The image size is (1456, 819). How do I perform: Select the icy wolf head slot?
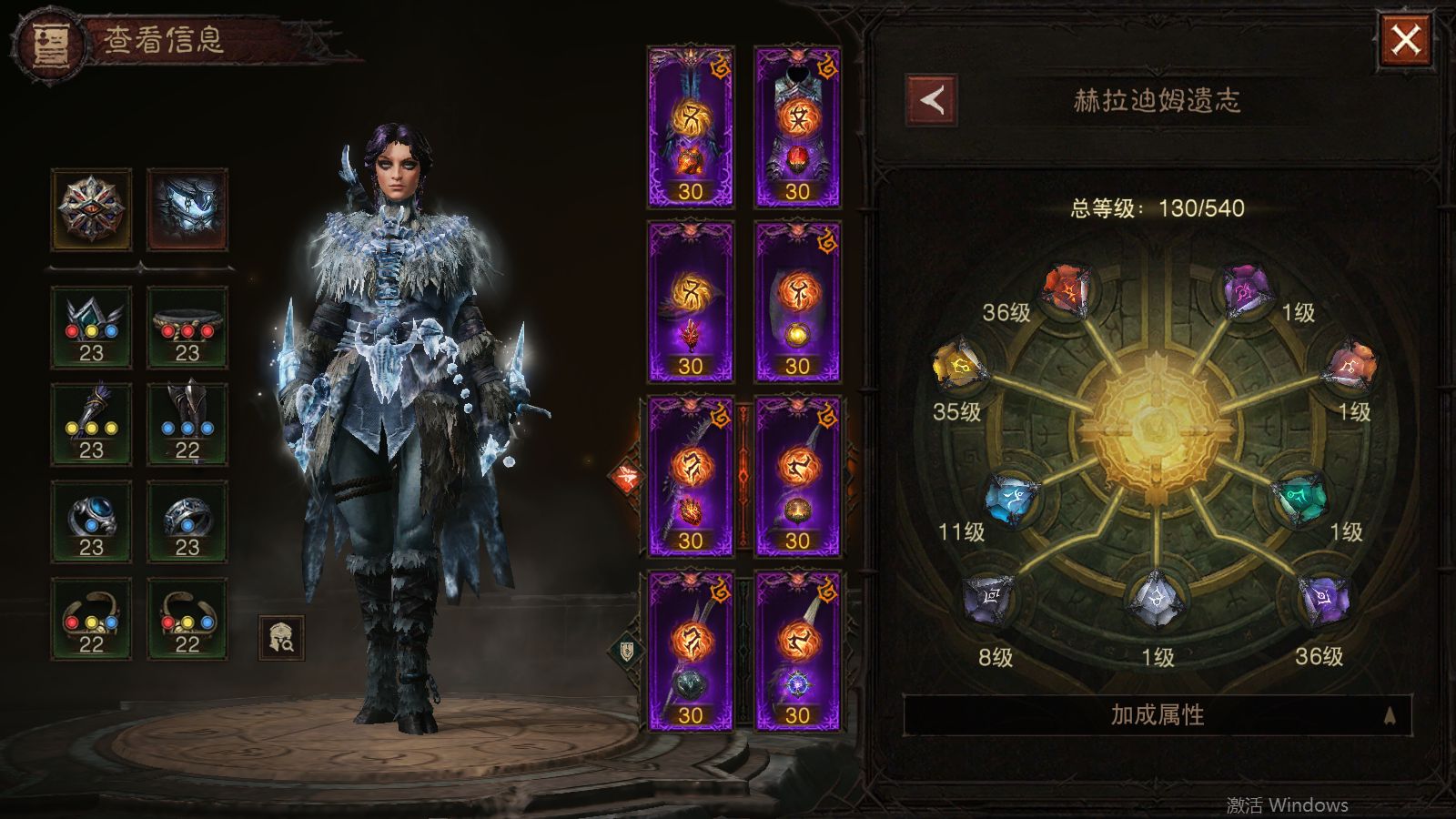point(187,209)
